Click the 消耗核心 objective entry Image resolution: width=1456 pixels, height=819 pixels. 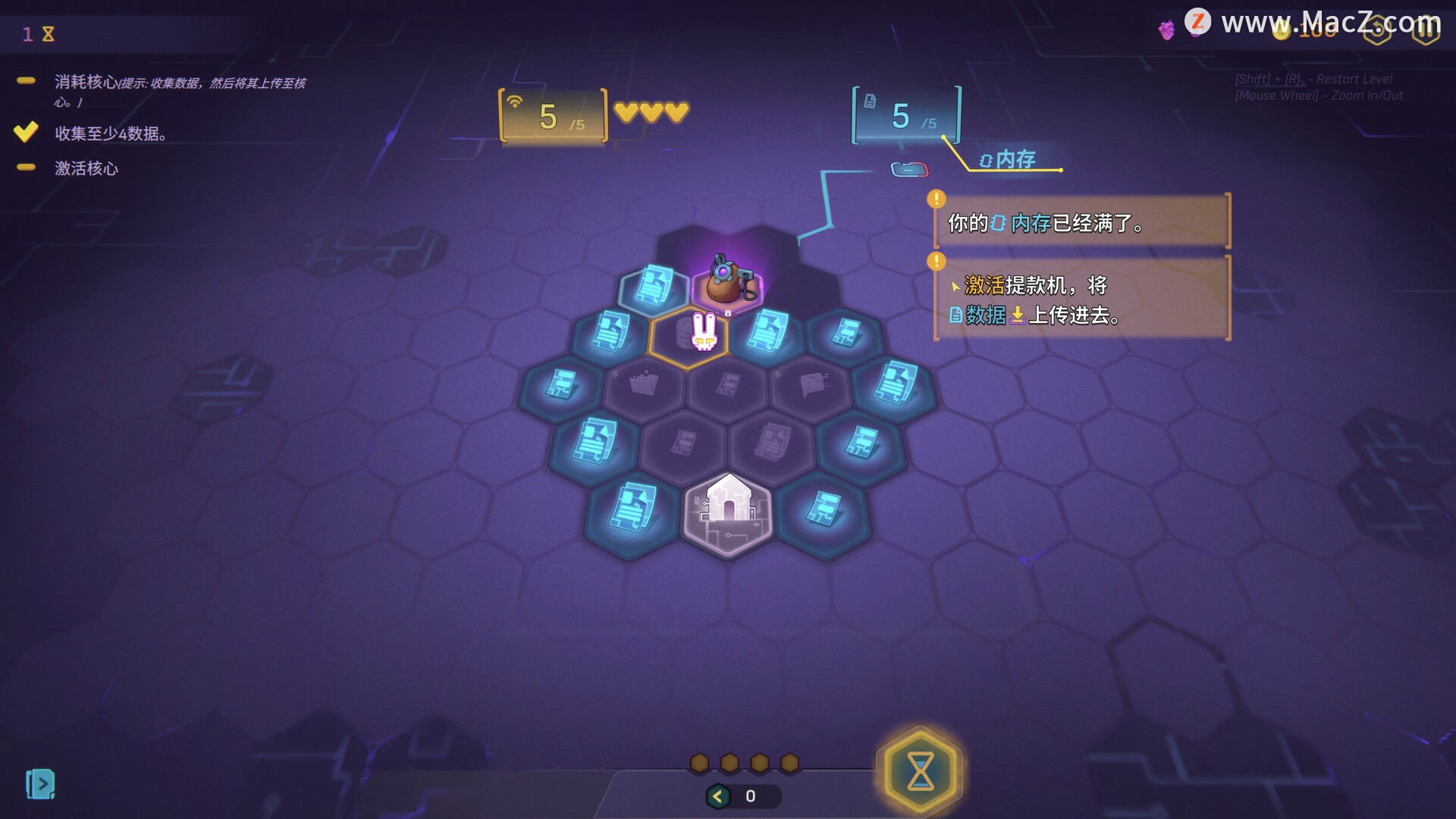85,82
